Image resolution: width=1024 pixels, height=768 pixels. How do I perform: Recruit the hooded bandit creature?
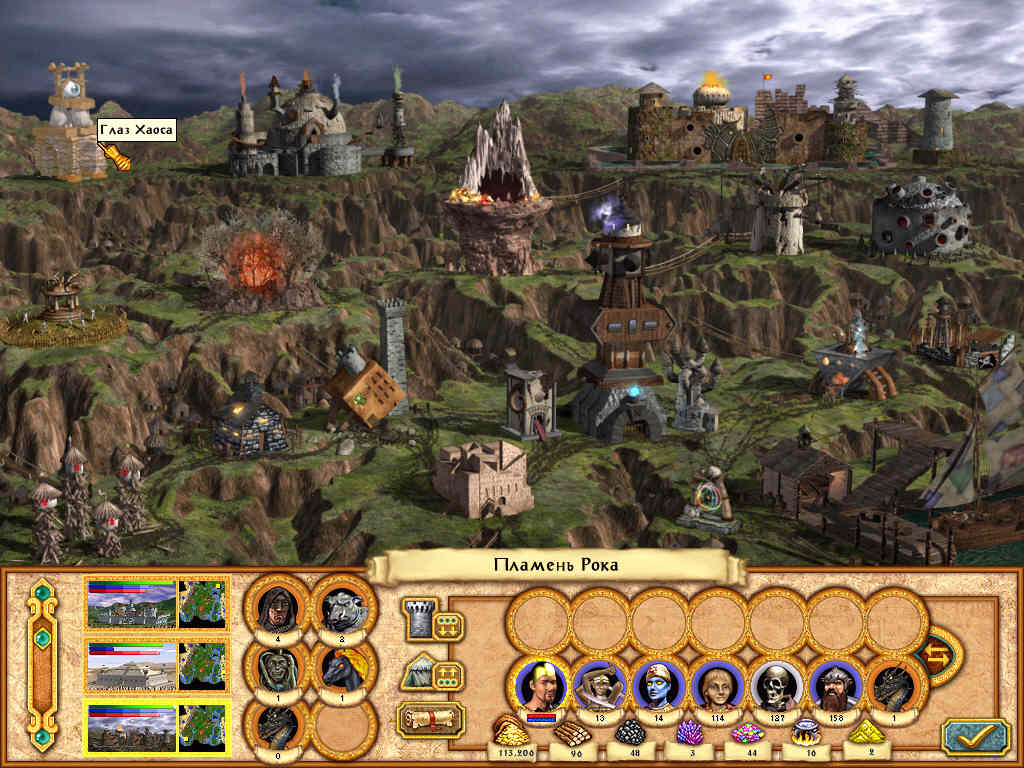tap(274, 605)
